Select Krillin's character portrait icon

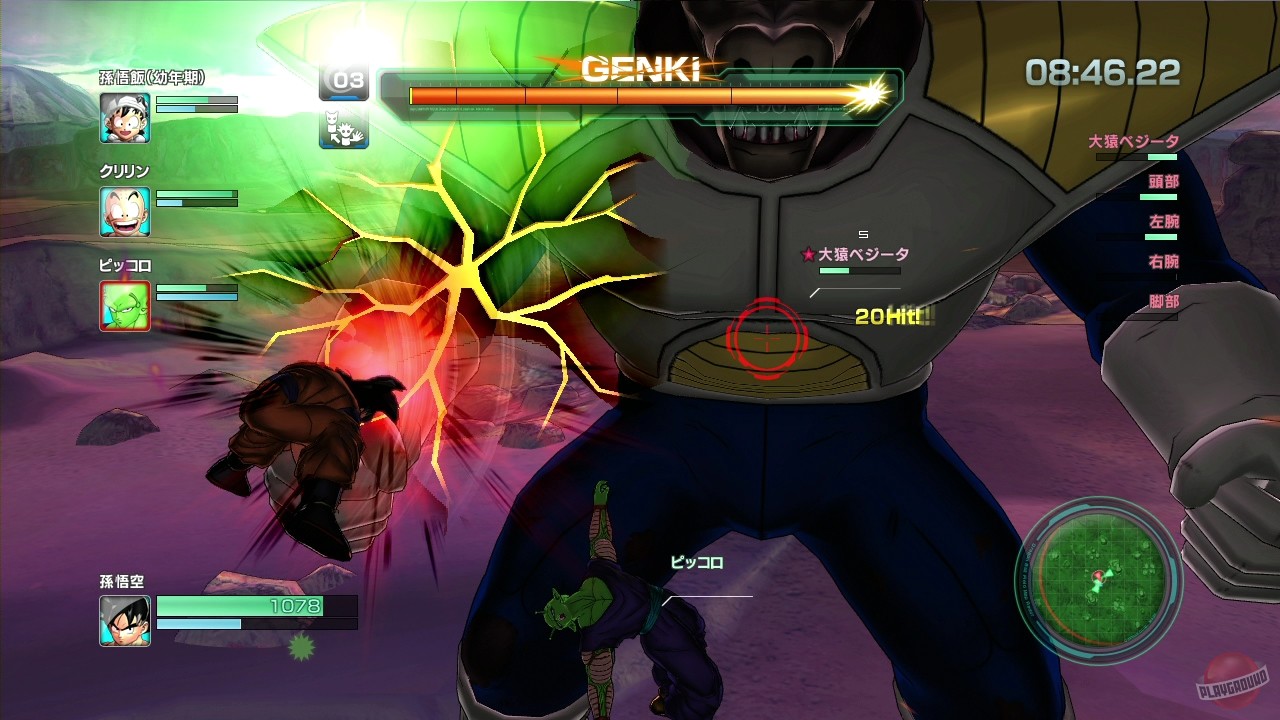(x=124, y=209)
